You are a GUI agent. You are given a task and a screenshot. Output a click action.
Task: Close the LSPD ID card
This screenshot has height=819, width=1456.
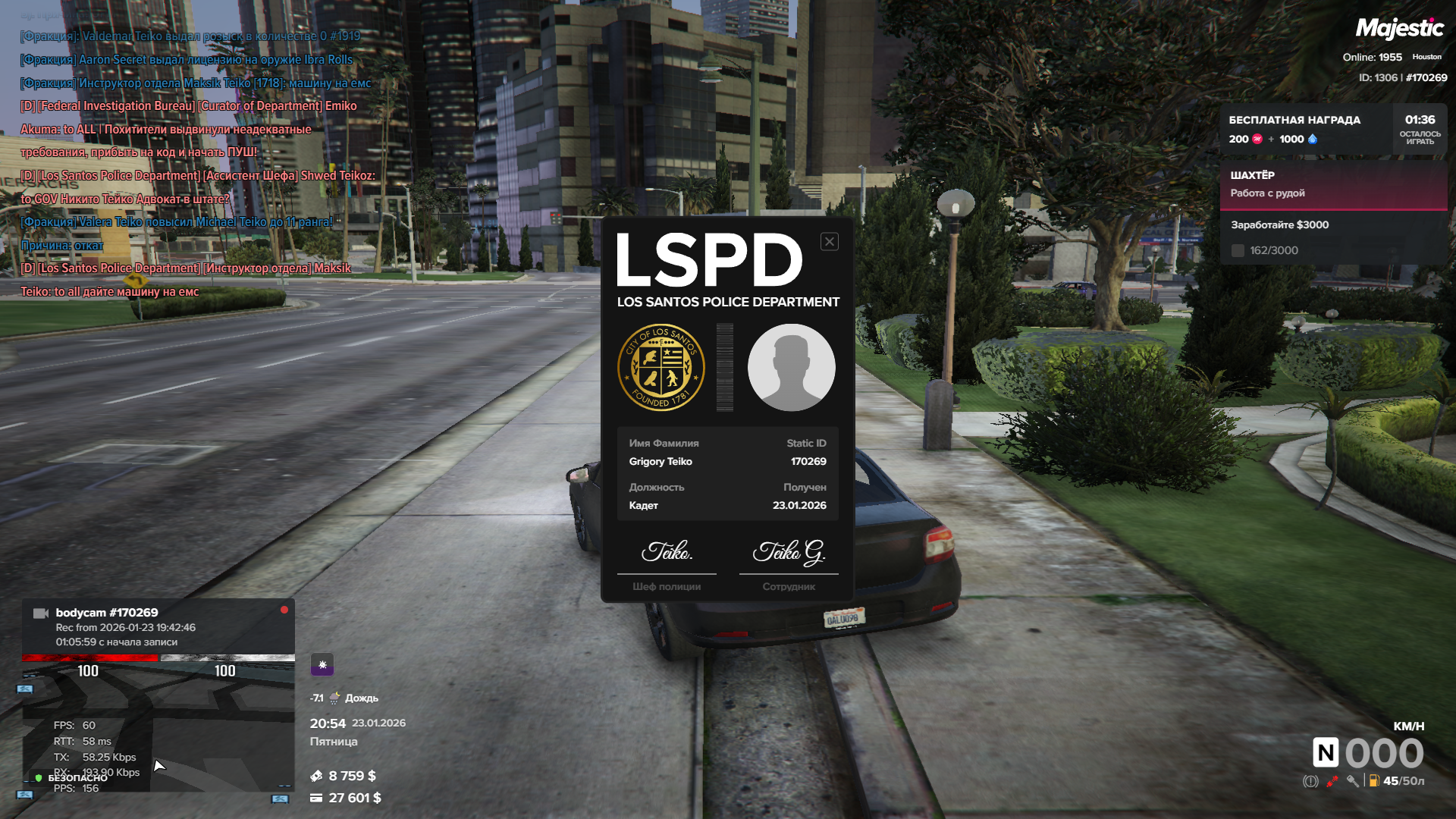pyautogui.click(x=830, y=242)
